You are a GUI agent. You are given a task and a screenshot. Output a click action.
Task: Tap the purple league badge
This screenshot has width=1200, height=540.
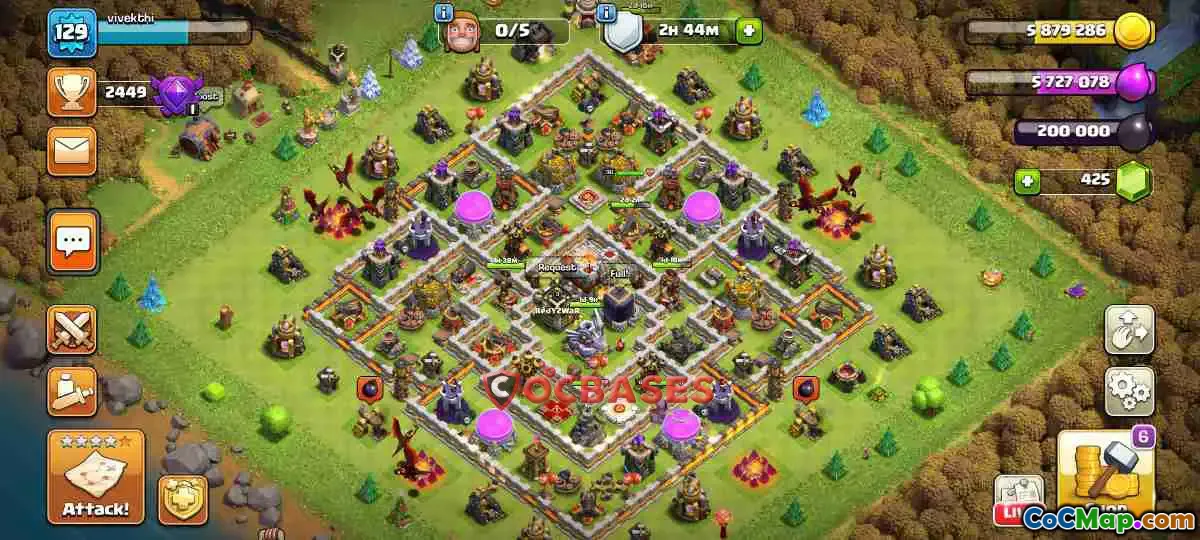pos(176,94)
